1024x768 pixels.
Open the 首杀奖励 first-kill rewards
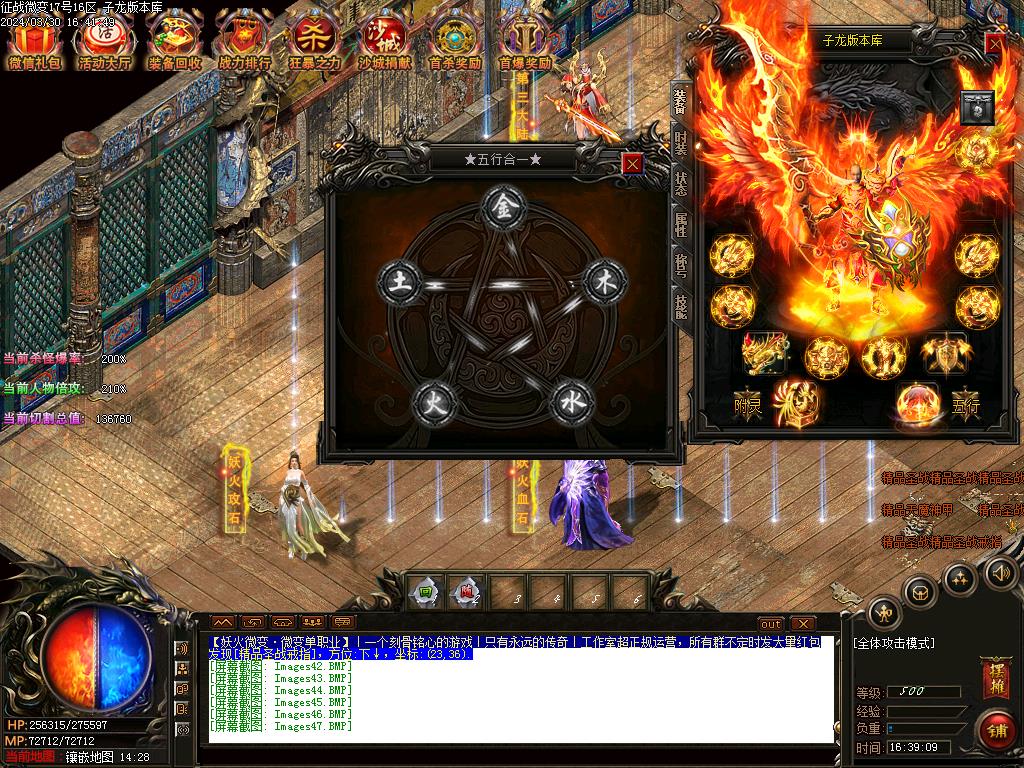pos(455,40)
